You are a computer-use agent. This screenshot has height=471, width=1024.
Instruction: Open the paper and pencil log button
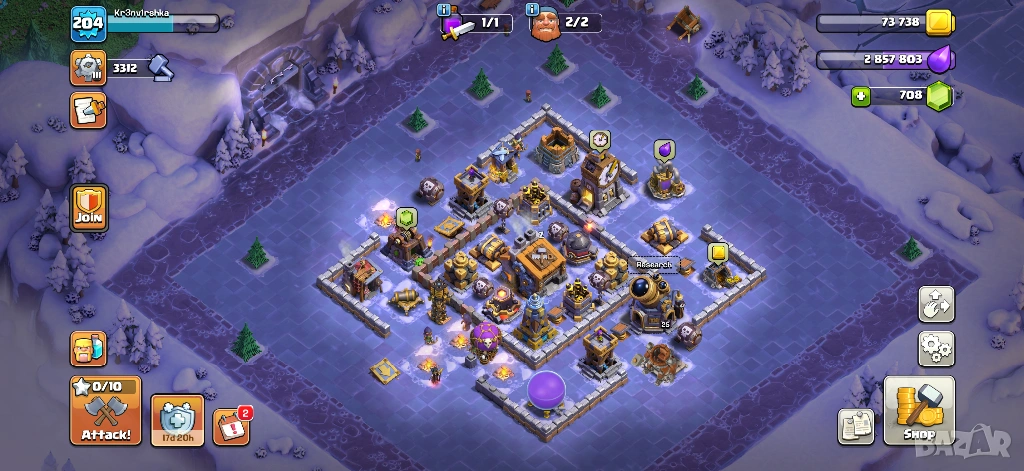pyautogui.click(x=88, y=110)
